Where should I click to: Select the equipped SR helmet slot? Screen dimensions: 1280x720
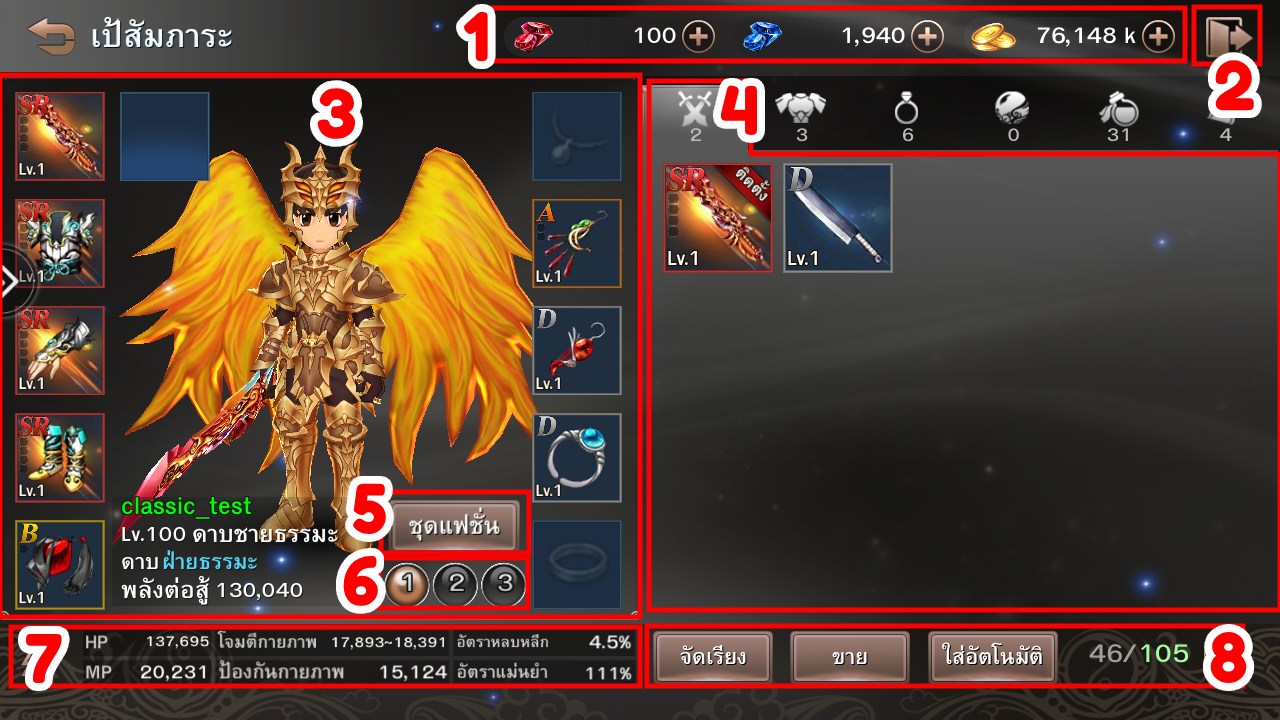[x=60, y=243]
